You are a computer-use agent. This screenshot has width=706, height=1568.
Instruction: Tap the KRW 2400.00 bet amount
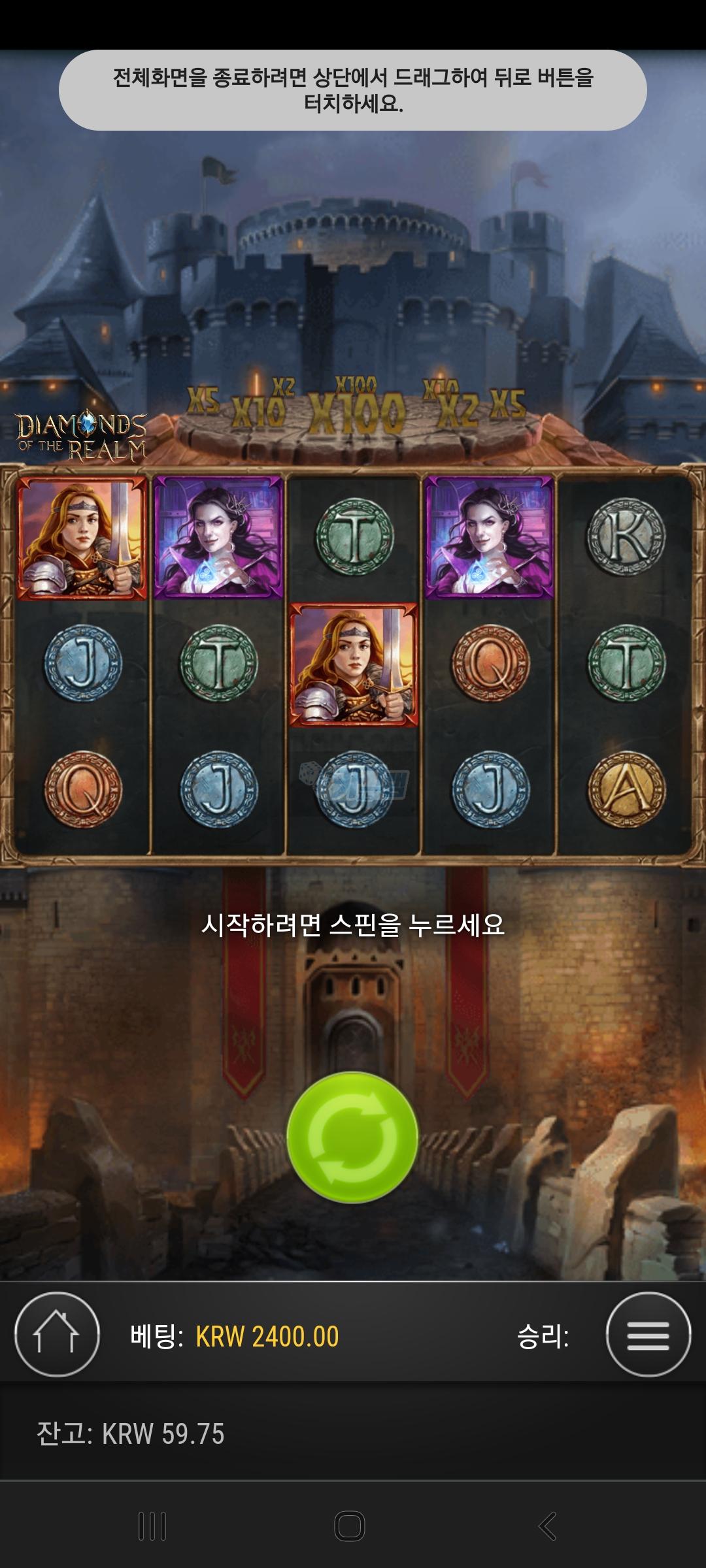coord(267,1337)
